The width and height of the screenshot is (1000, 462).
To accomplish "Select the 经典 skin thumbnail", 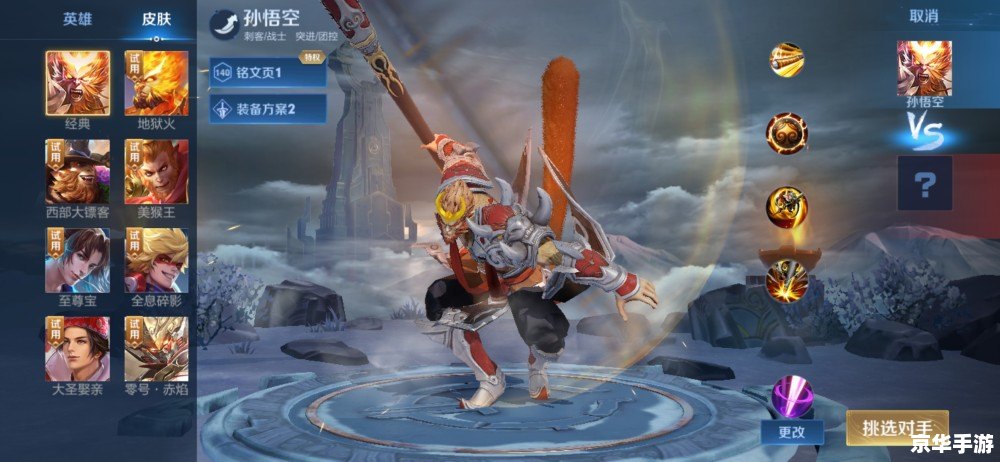I will (77, 83).
